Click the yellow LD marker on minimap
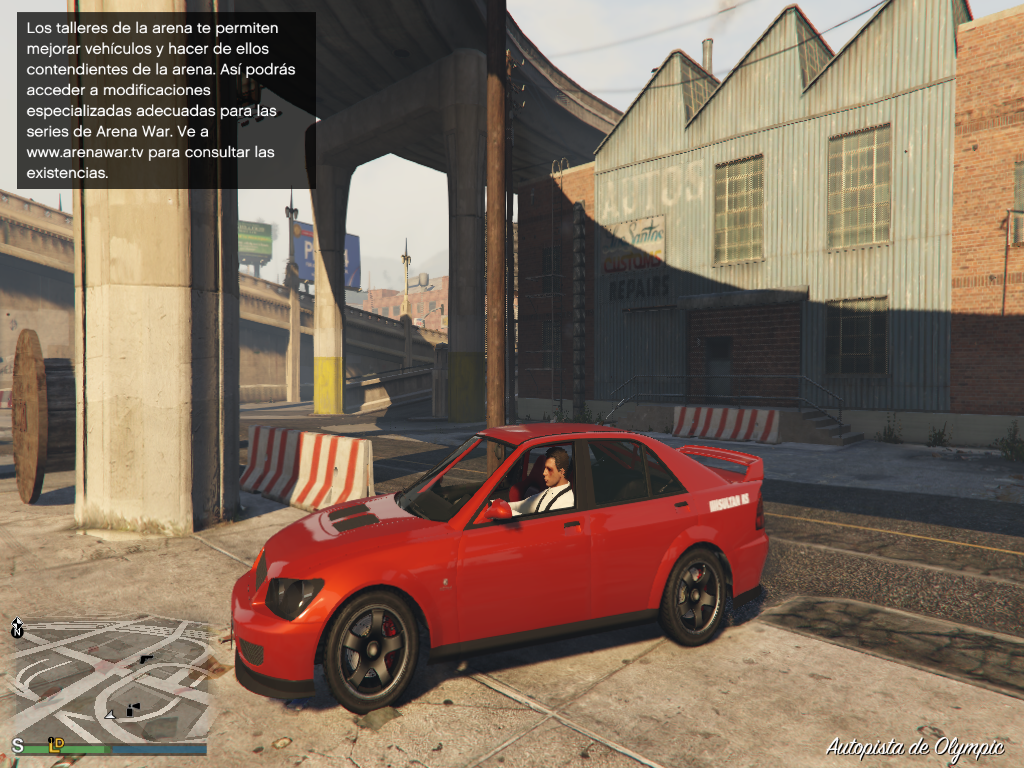The image size is (1024, 768). click(x=57, y=743)
